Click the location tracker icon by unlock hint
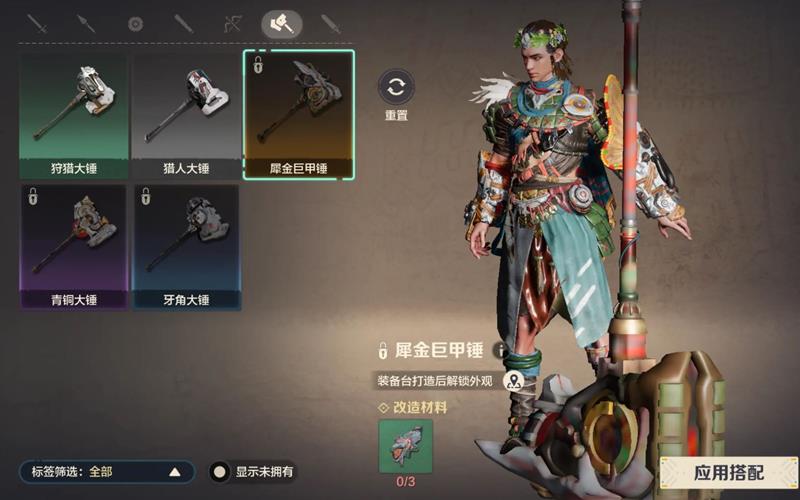 (x=514, y=381)
